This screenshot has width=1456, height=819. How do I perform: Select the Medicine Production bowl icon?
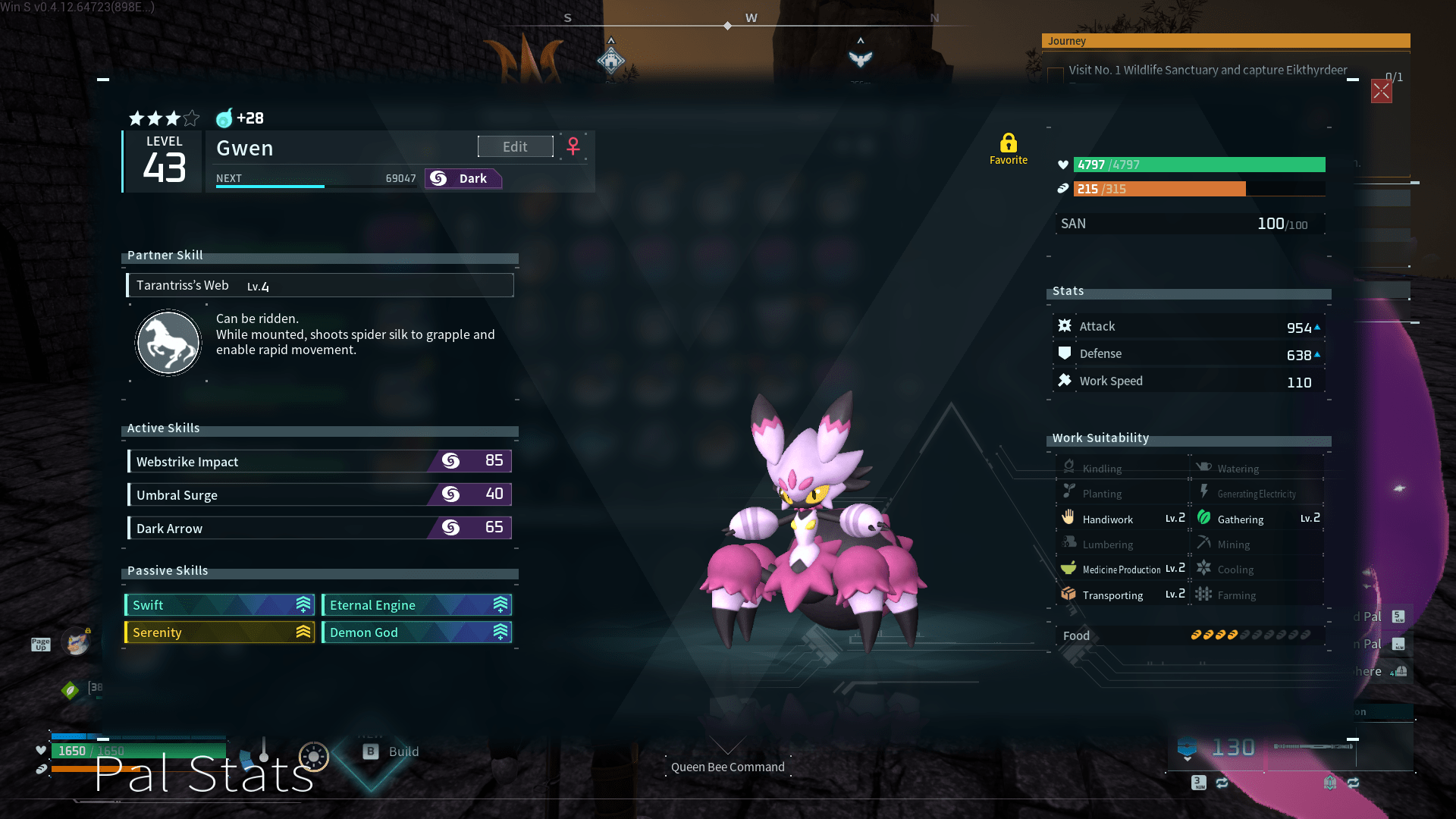[x=1070, y=568]
